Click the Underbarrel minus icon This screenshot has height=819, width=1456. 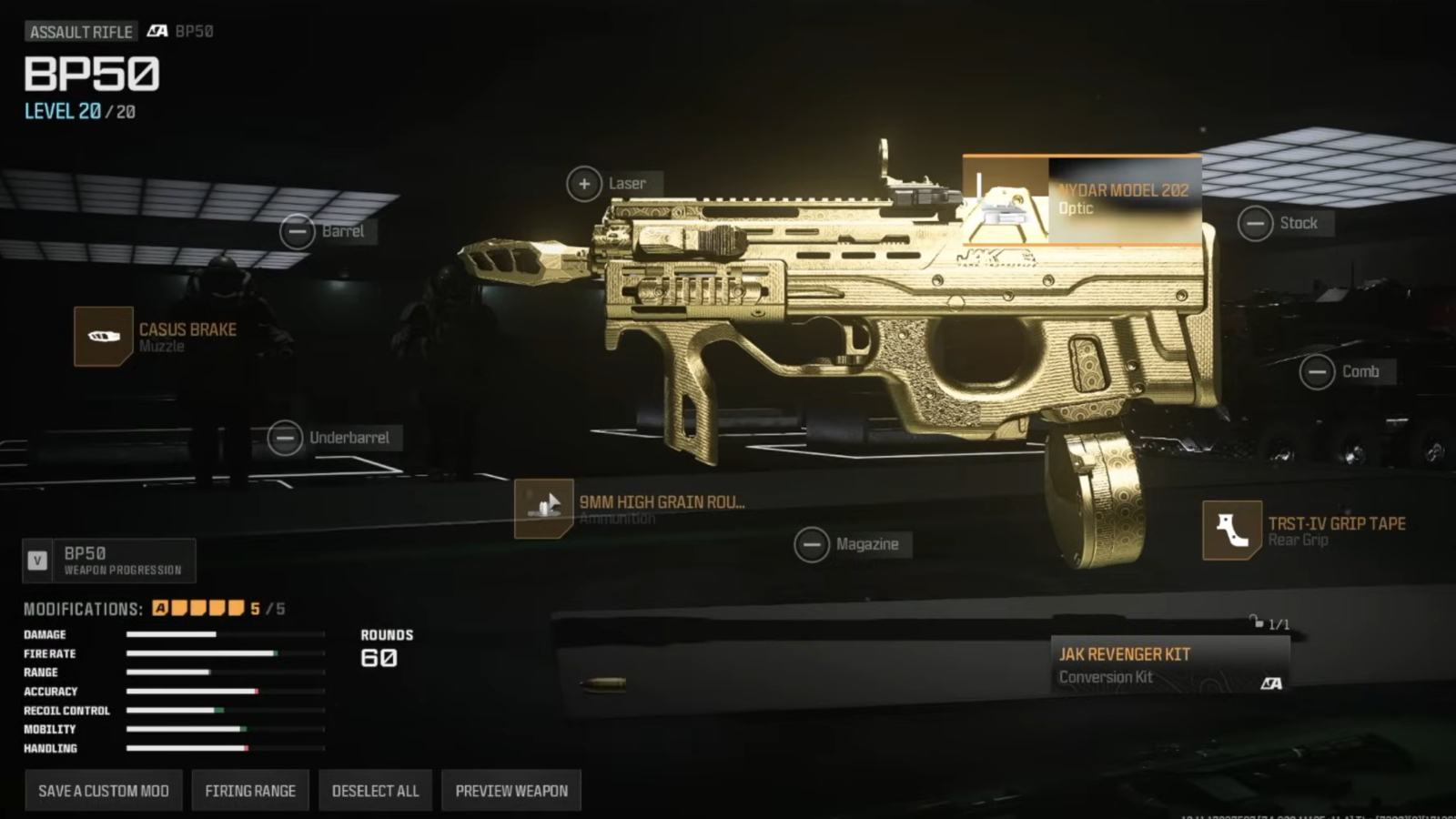[x=285, y=439]
